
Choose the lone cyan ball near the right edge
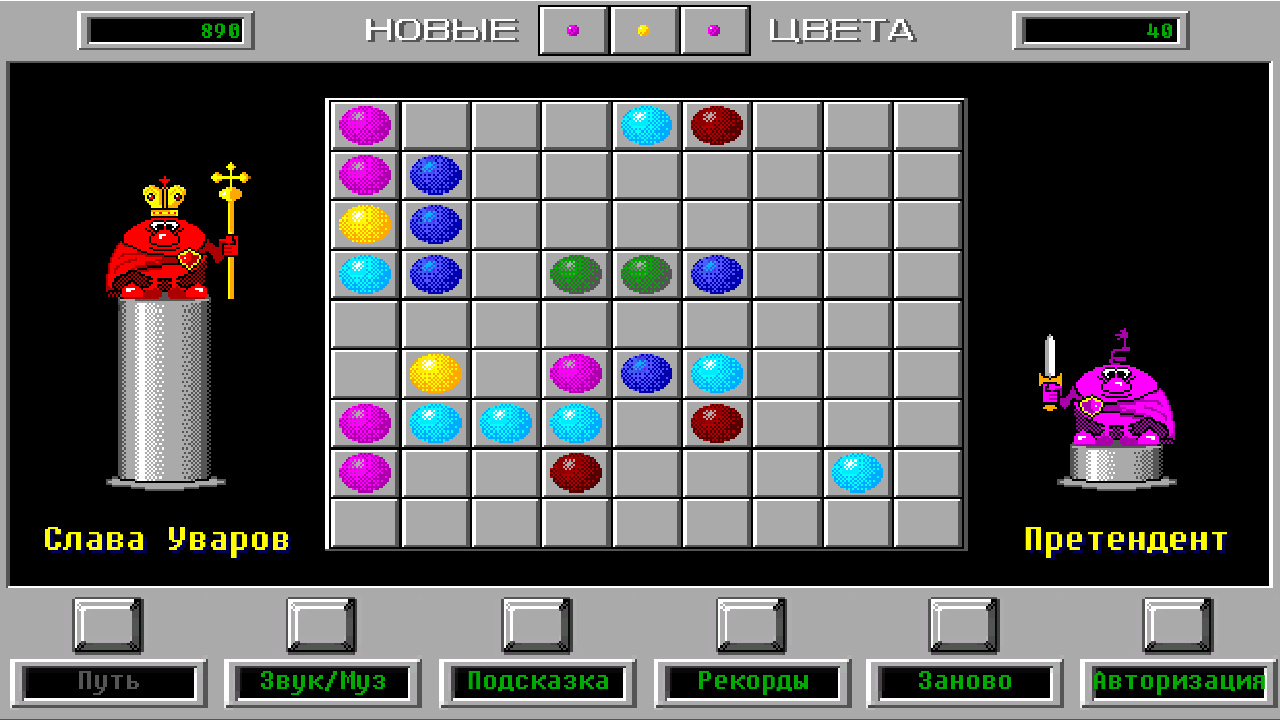[x=855, y=473]
